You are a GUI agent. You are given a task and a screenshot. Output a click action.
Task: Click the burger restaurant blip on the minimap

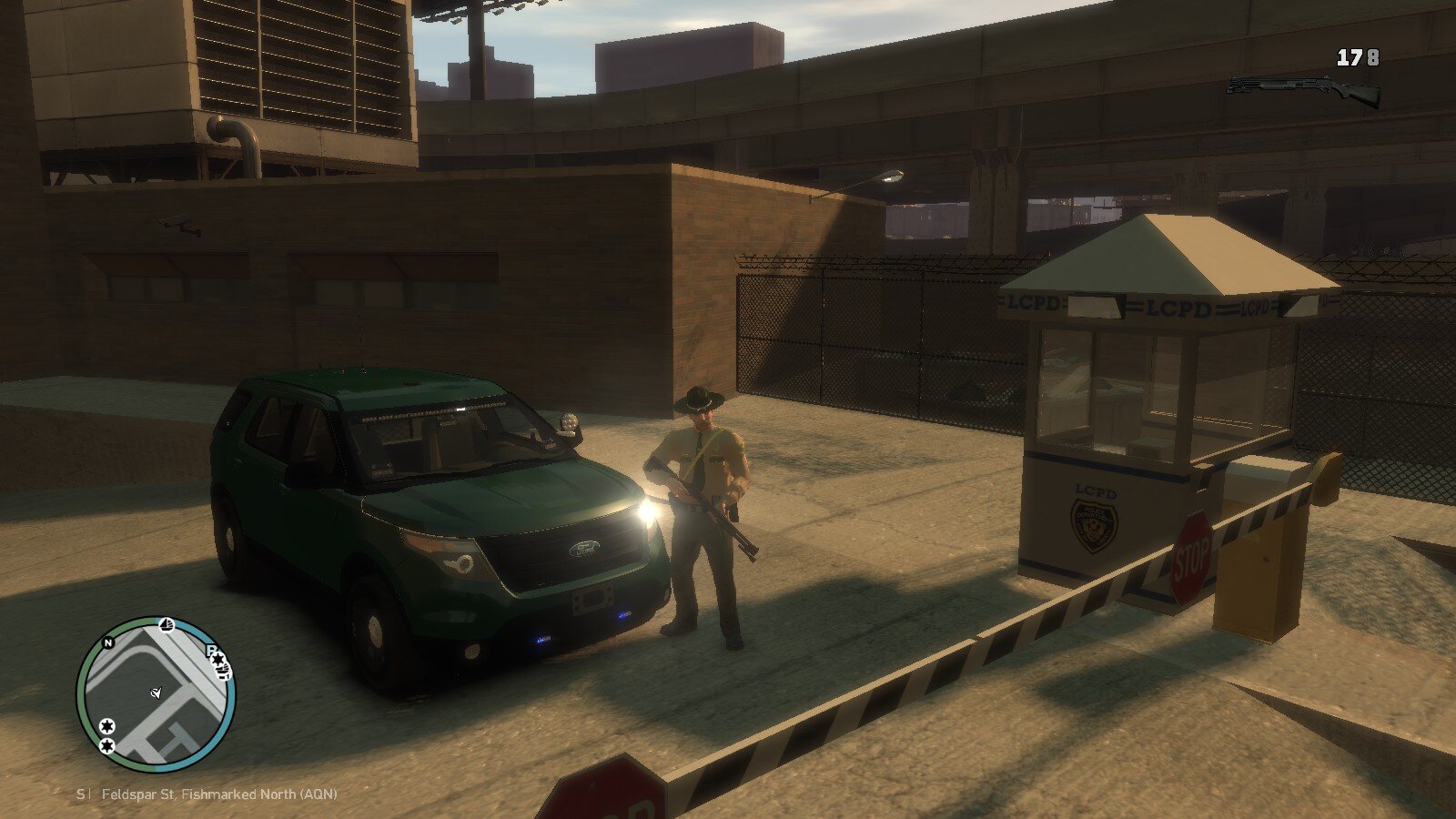(222, 672)
